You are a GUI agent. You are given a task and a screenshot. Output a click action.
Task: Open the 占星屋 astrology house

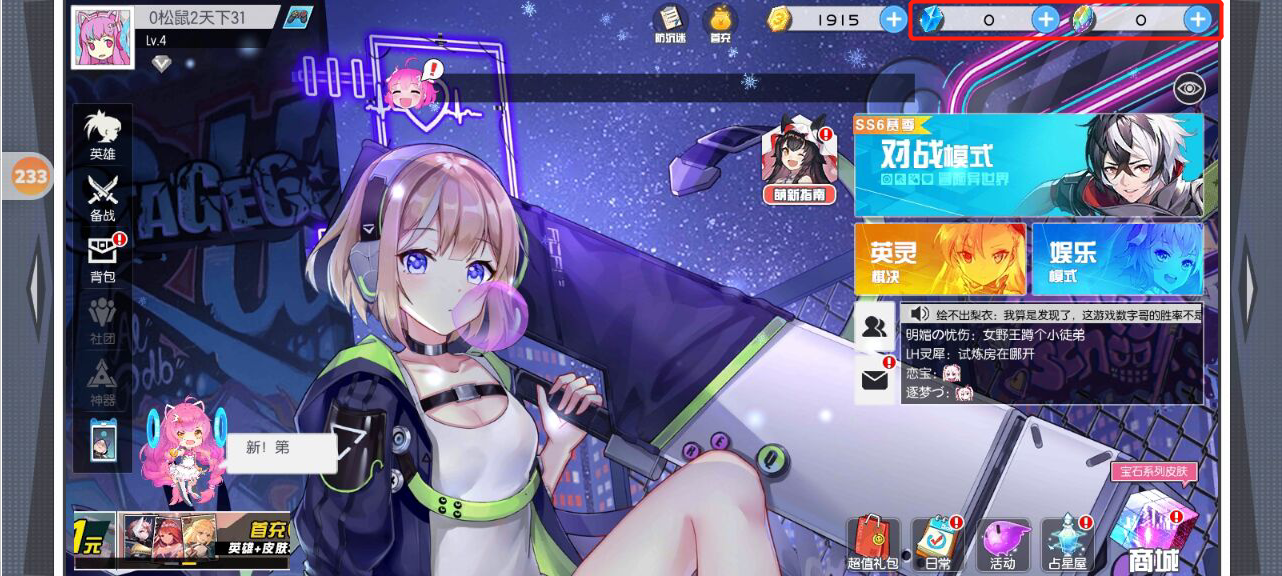(x=1064, y=544)
